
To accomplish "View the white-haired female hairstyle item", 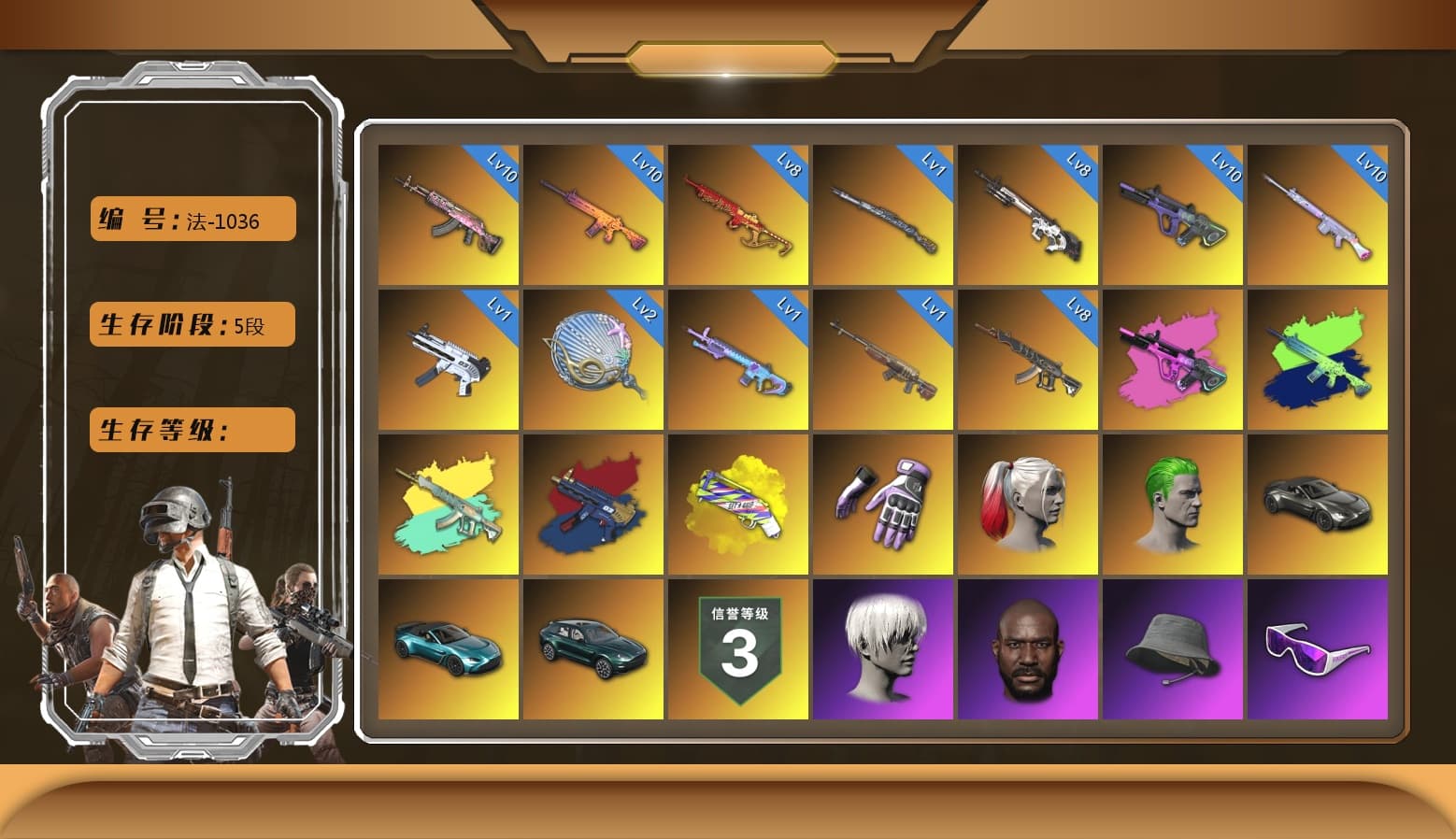I will pyautogui.click(x=883, y=649).
